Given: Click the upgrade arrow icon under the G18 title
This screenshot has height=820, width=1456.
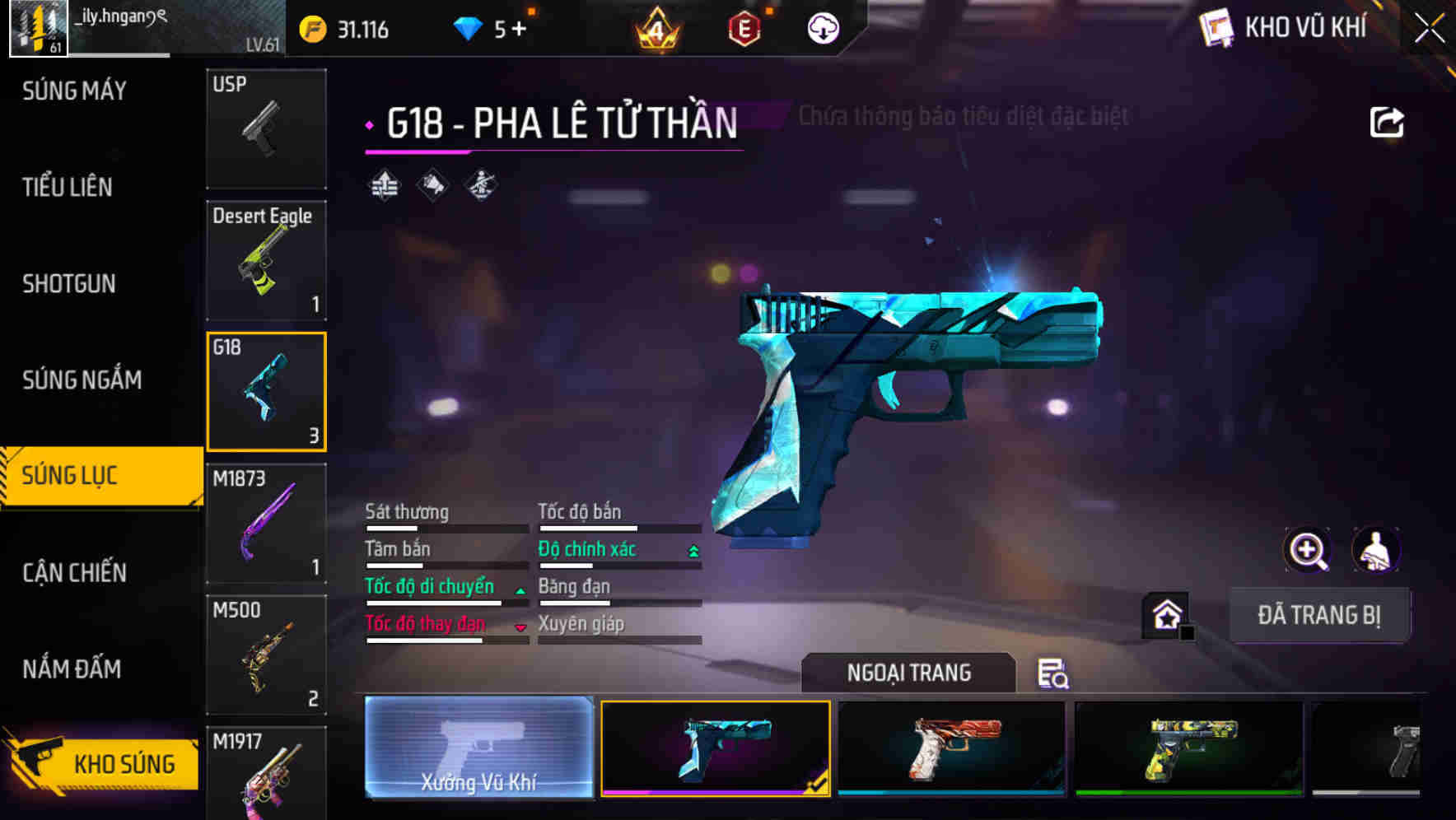Looking at the screenshot, I should pos(384,184).
